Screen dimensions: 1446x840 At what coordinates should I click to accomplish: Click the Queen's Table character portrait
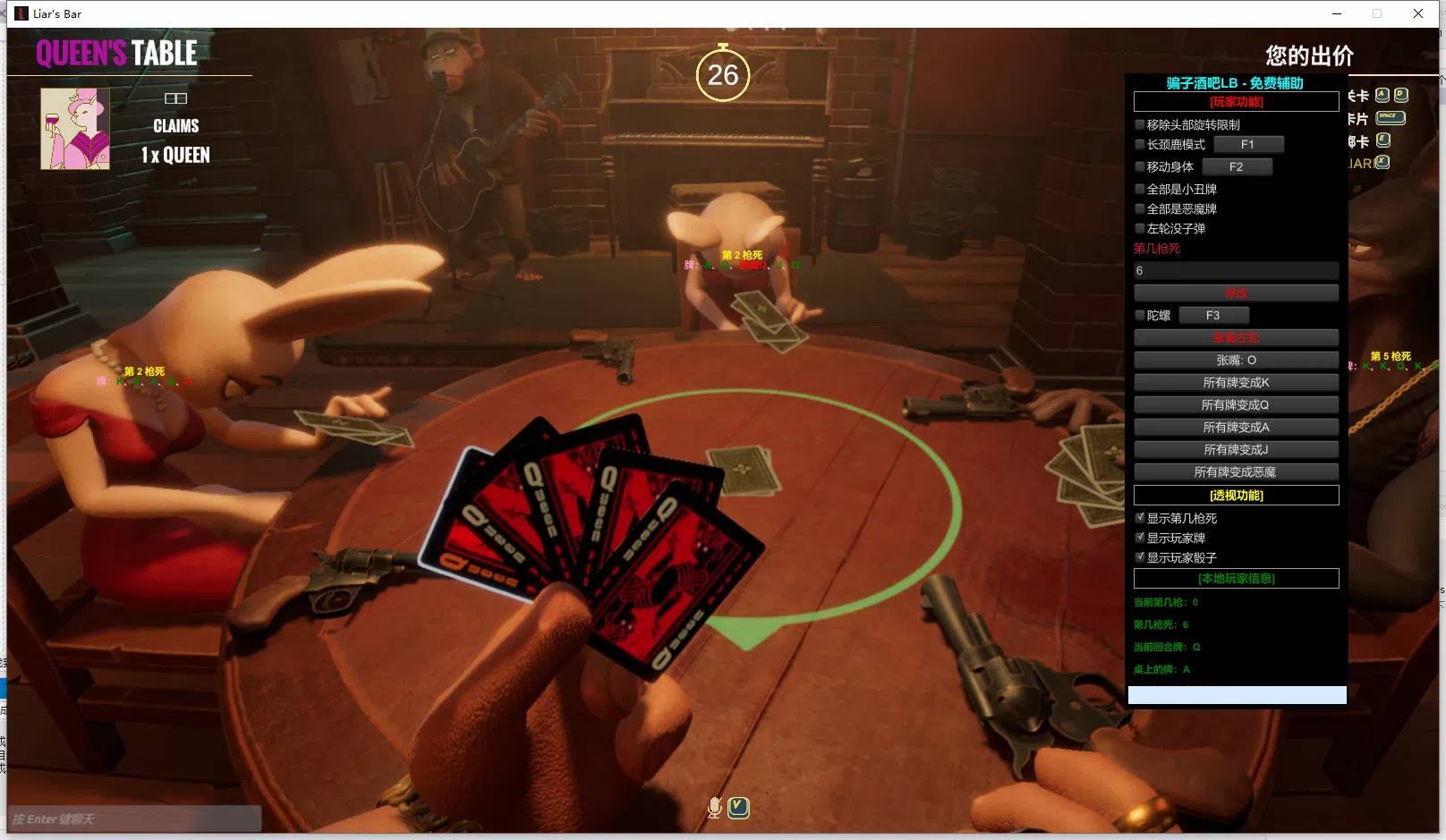coord(75,129)
